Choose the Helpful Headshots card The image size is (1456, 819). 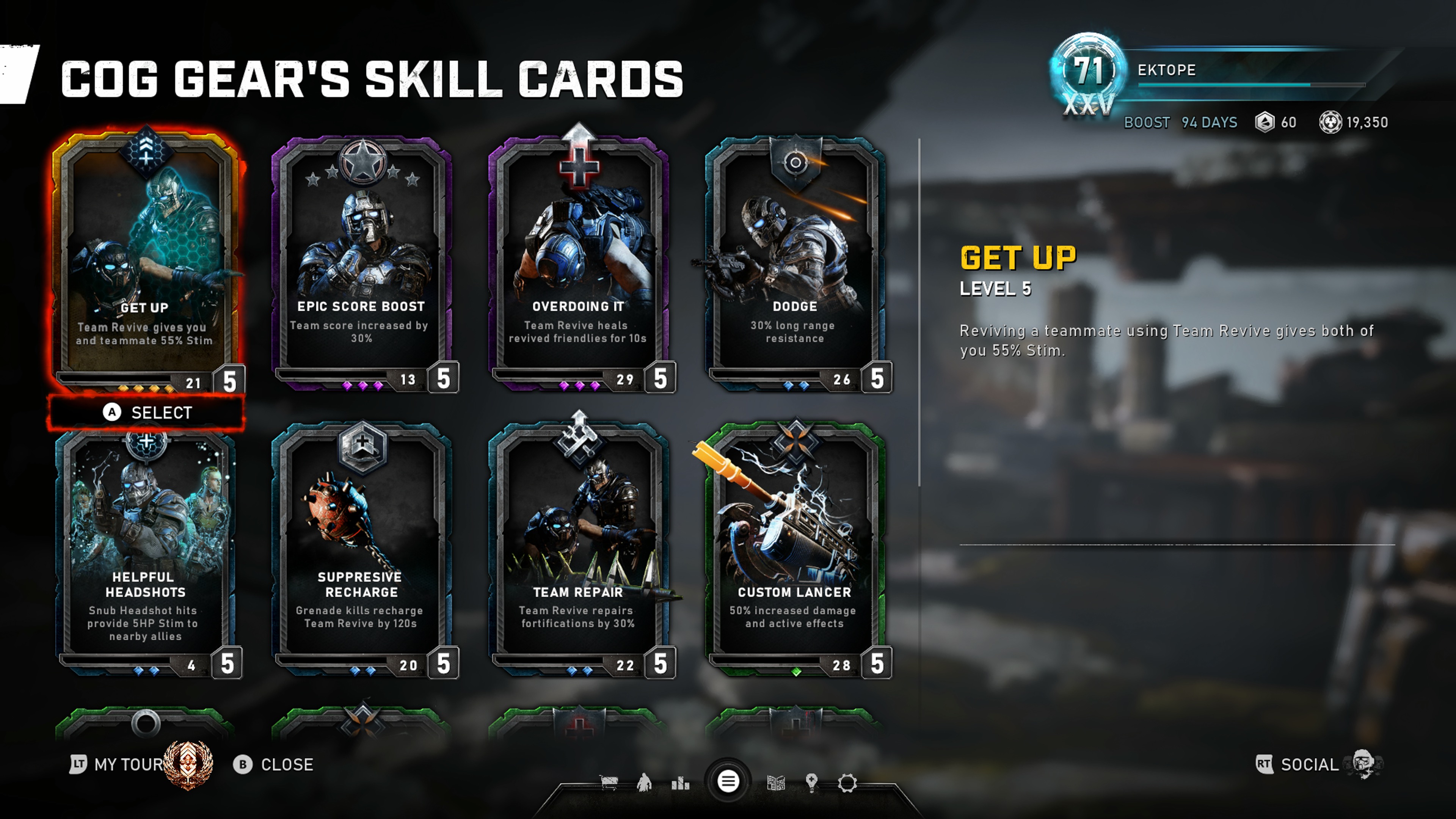pyautogui.click(x=146, y=548)
